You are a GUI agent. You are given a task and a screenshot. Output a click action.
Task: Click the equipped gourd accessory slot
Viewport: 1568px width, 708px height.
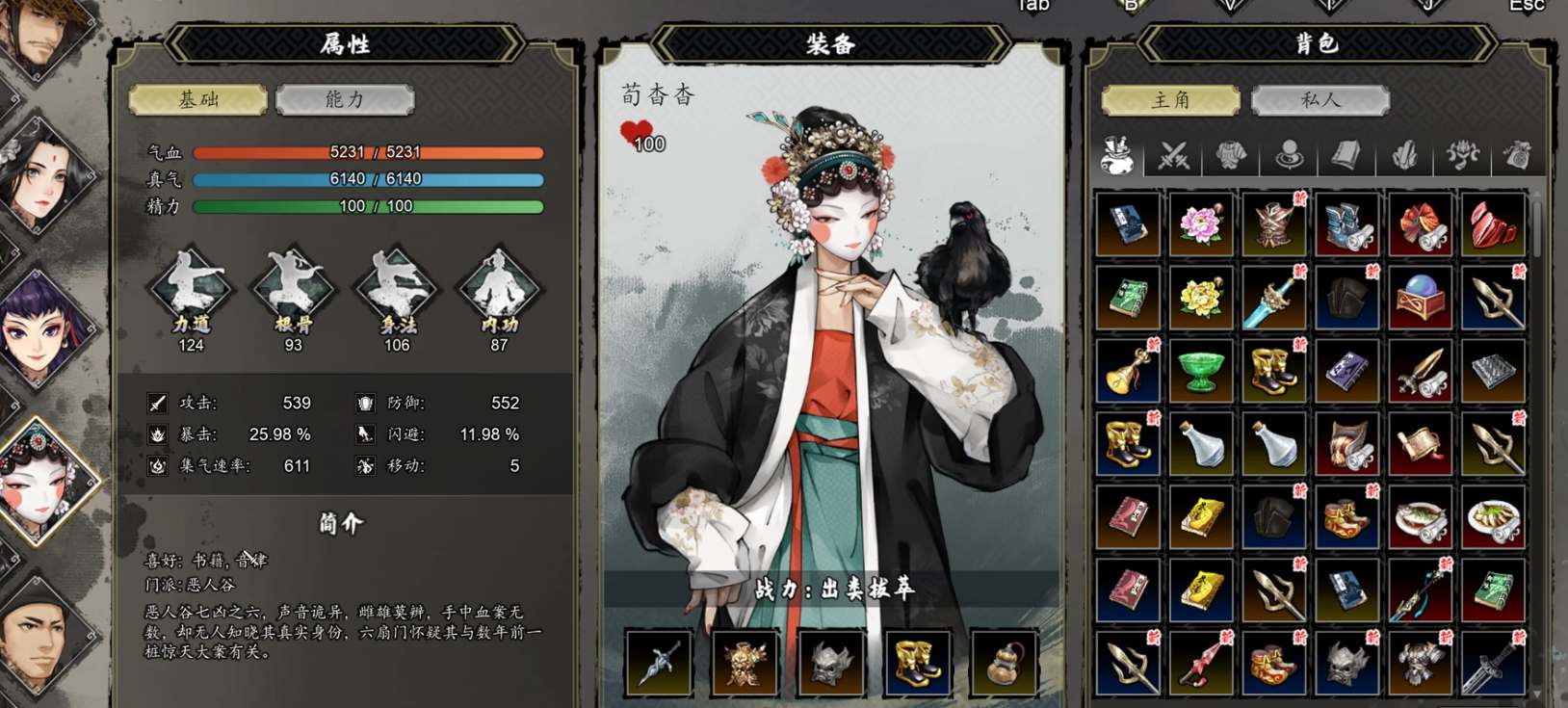(x=1003, y=664)
